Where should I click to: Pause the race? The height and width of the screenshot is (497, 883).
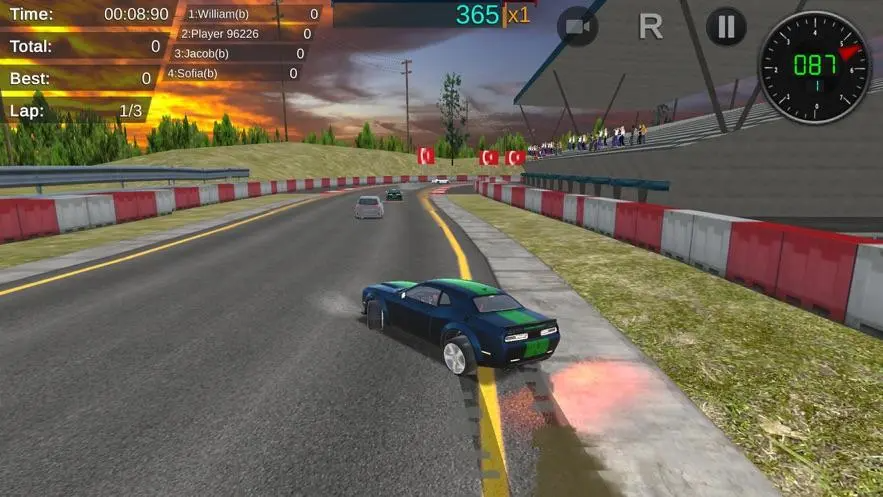pyautogui.click(x=726, y=27)
